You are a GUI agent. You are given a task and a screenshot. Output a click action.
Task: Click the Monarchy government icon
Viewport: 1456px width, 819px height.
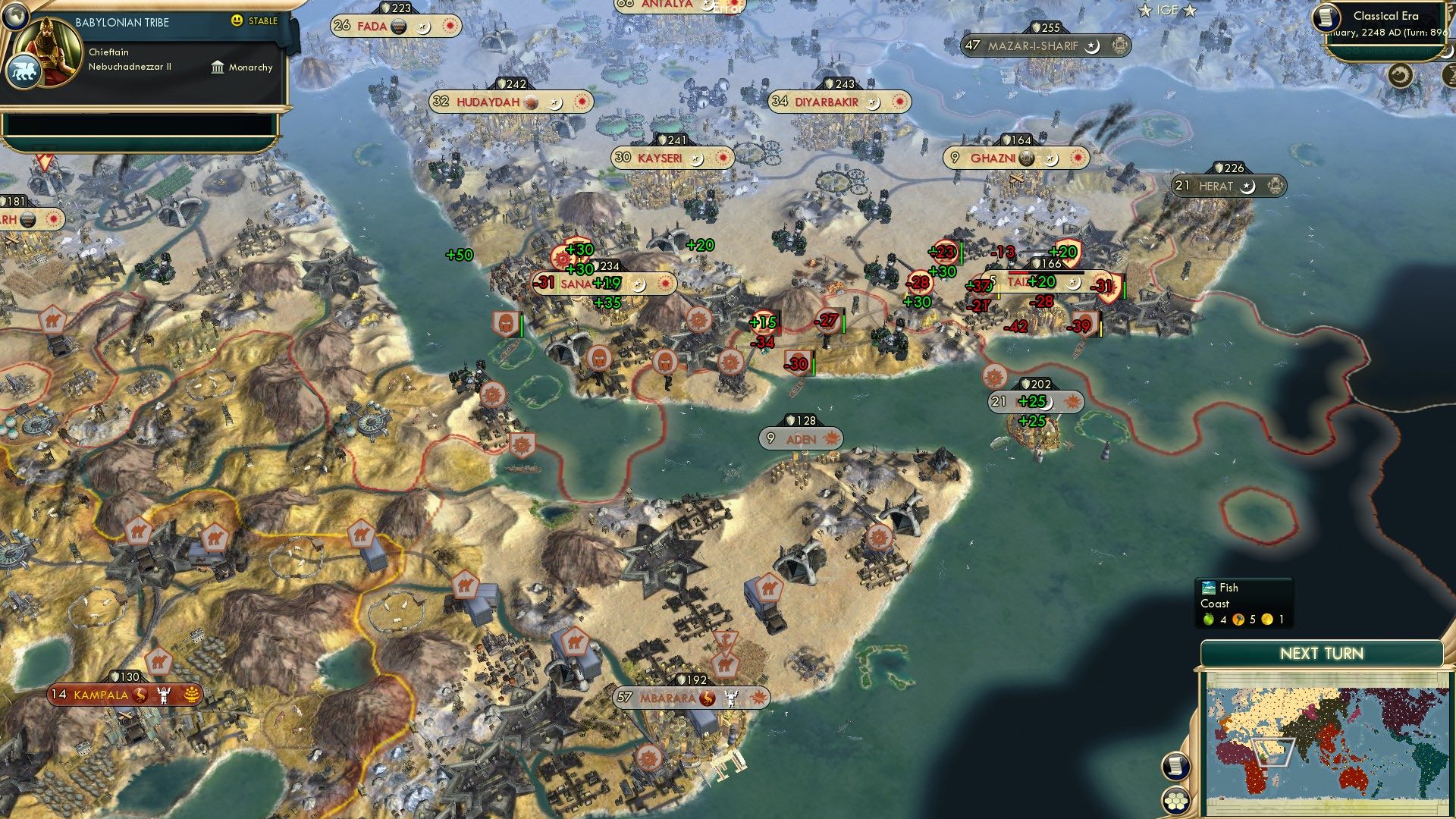218,67
